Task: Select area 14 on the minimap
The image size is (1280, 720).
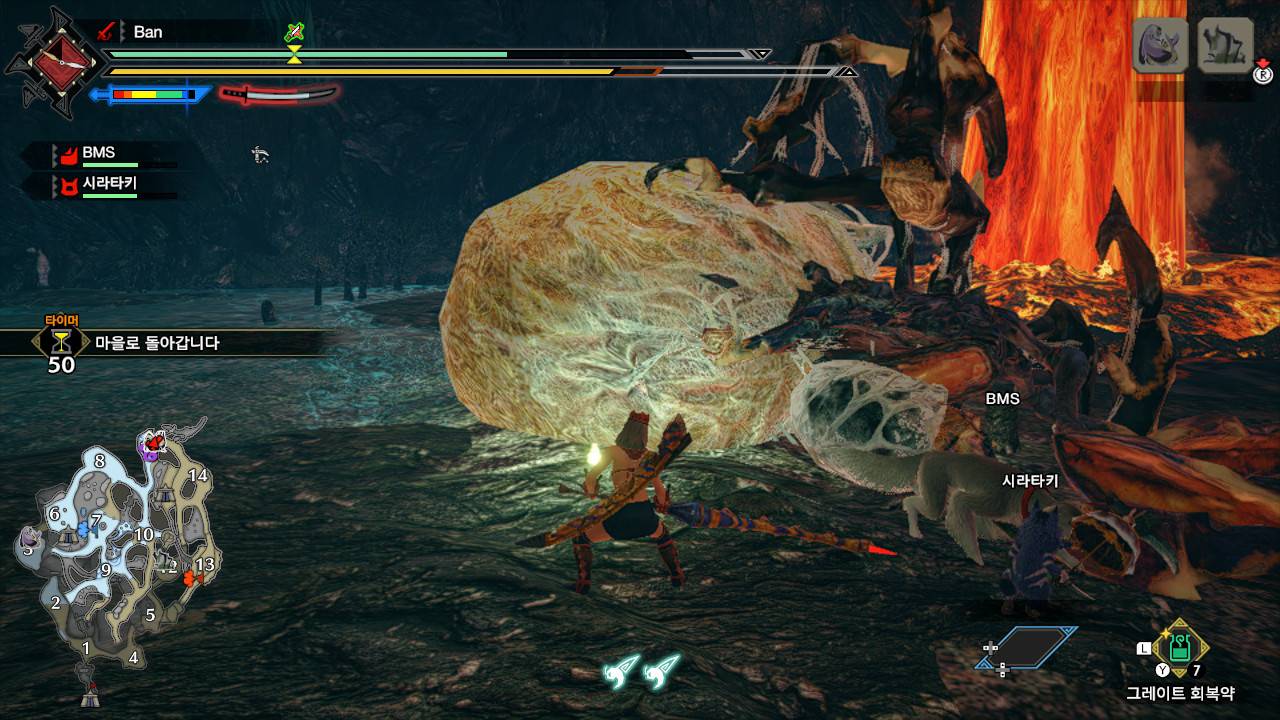Action: pyautogui.click(x=198, y=475)
